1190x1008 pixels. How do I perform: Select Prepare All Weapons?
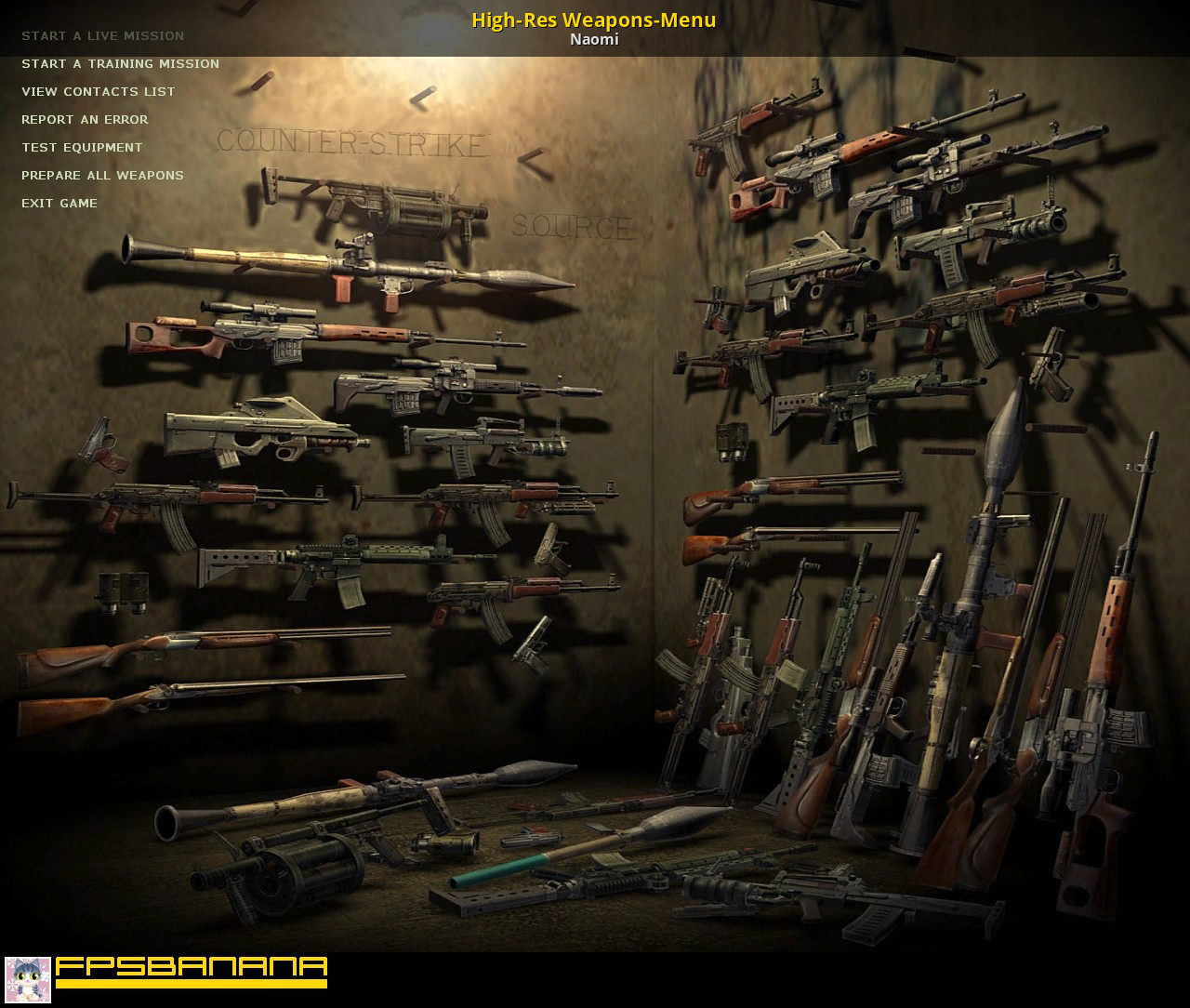102,176
